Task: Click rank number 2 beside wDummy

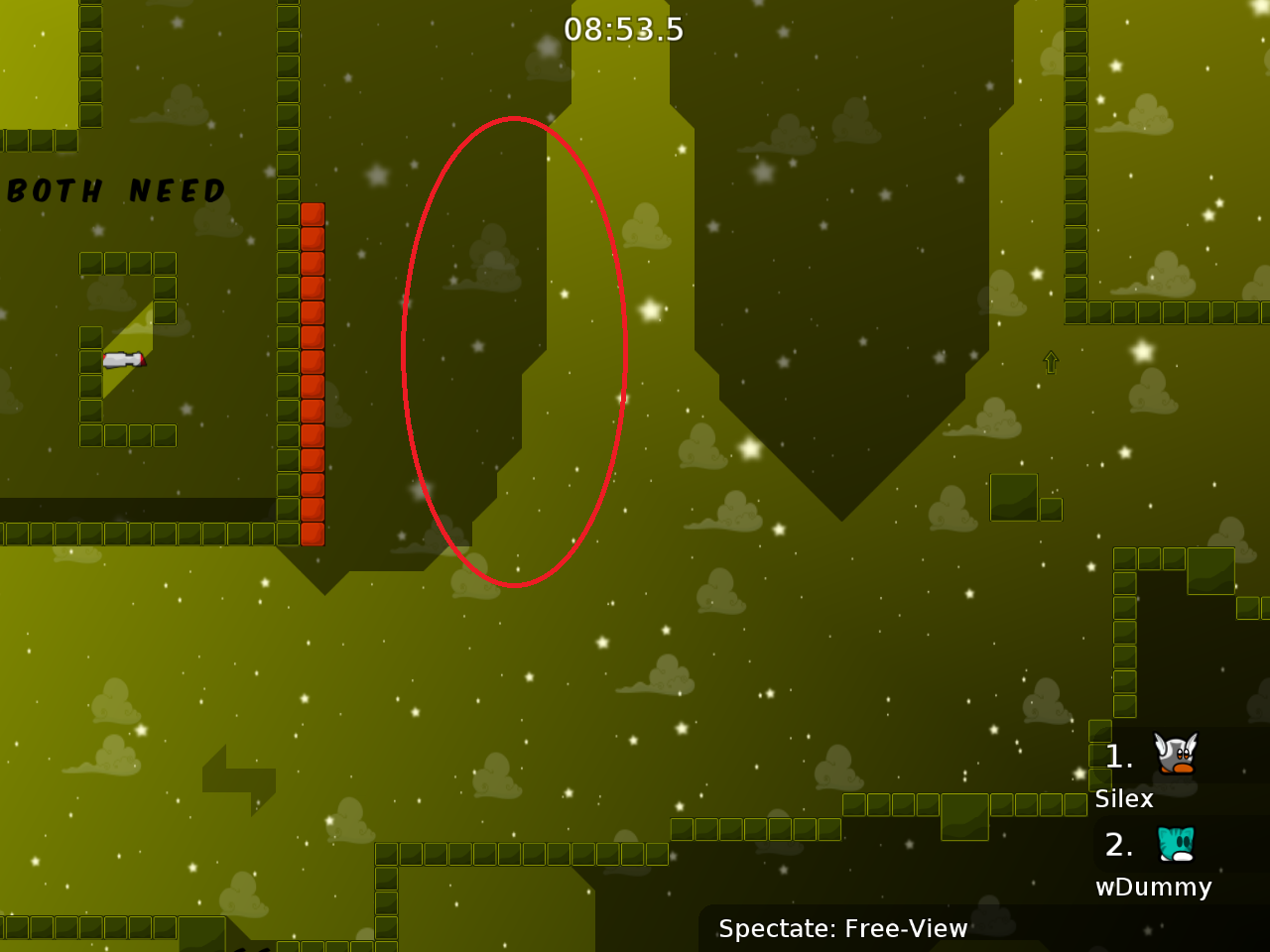Action: [1120, 845]
